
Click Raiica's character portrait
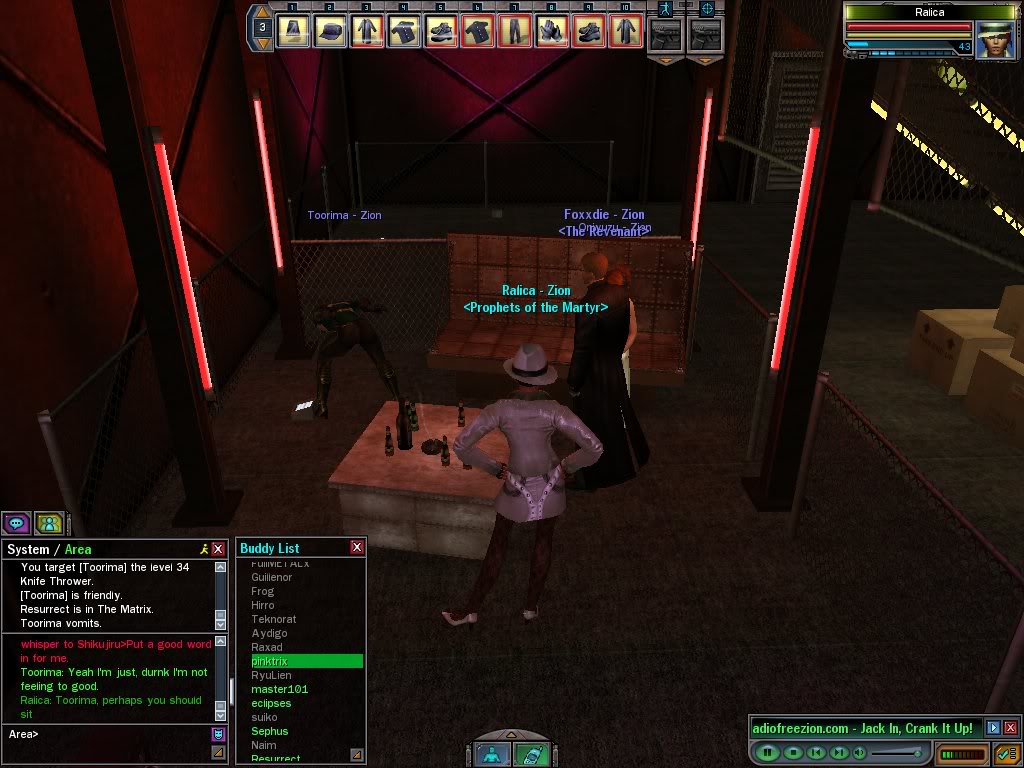(994, 41)
